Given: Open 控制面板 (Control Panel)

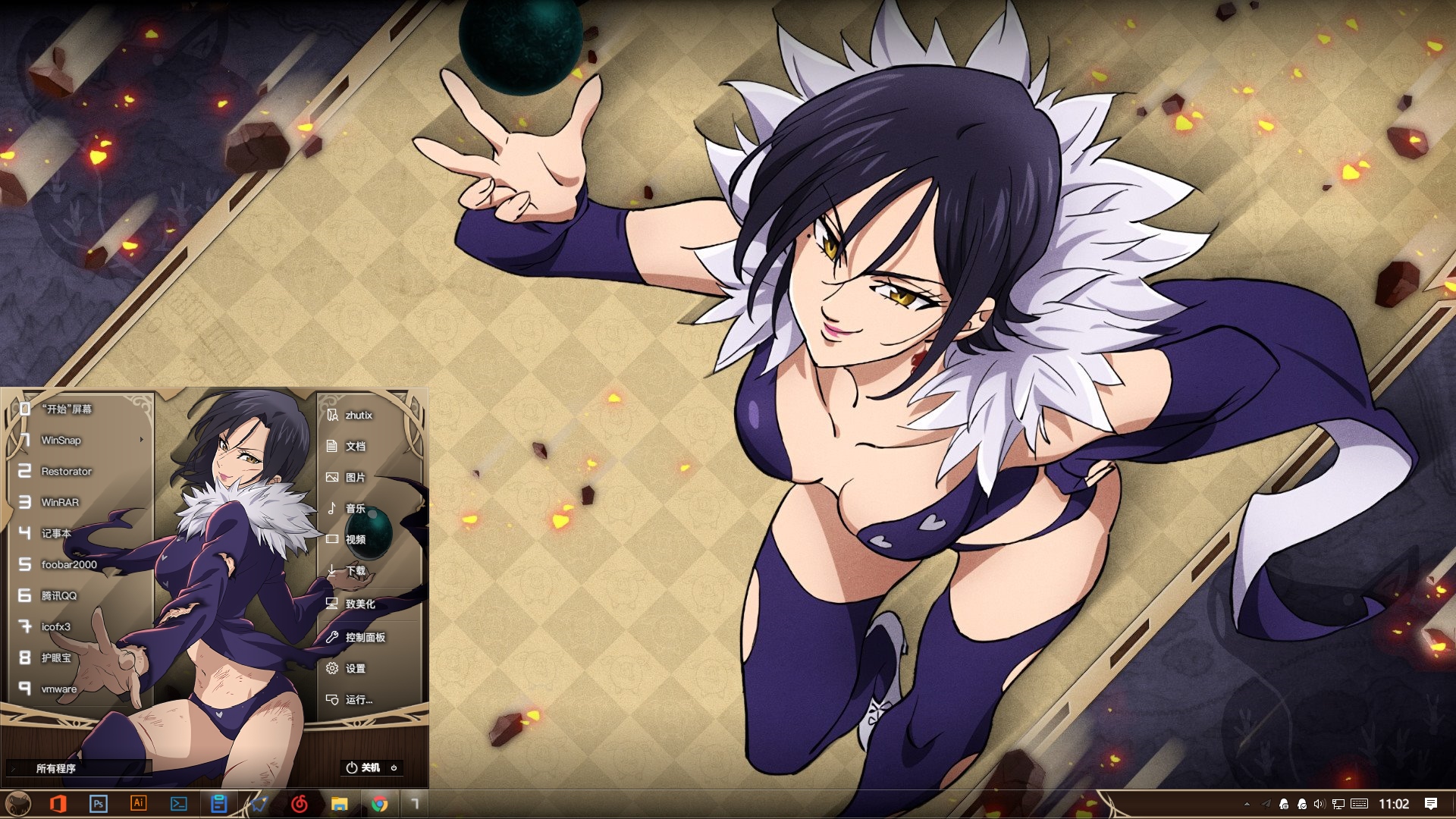Looking at the screenshot, I should click(365, 637).
